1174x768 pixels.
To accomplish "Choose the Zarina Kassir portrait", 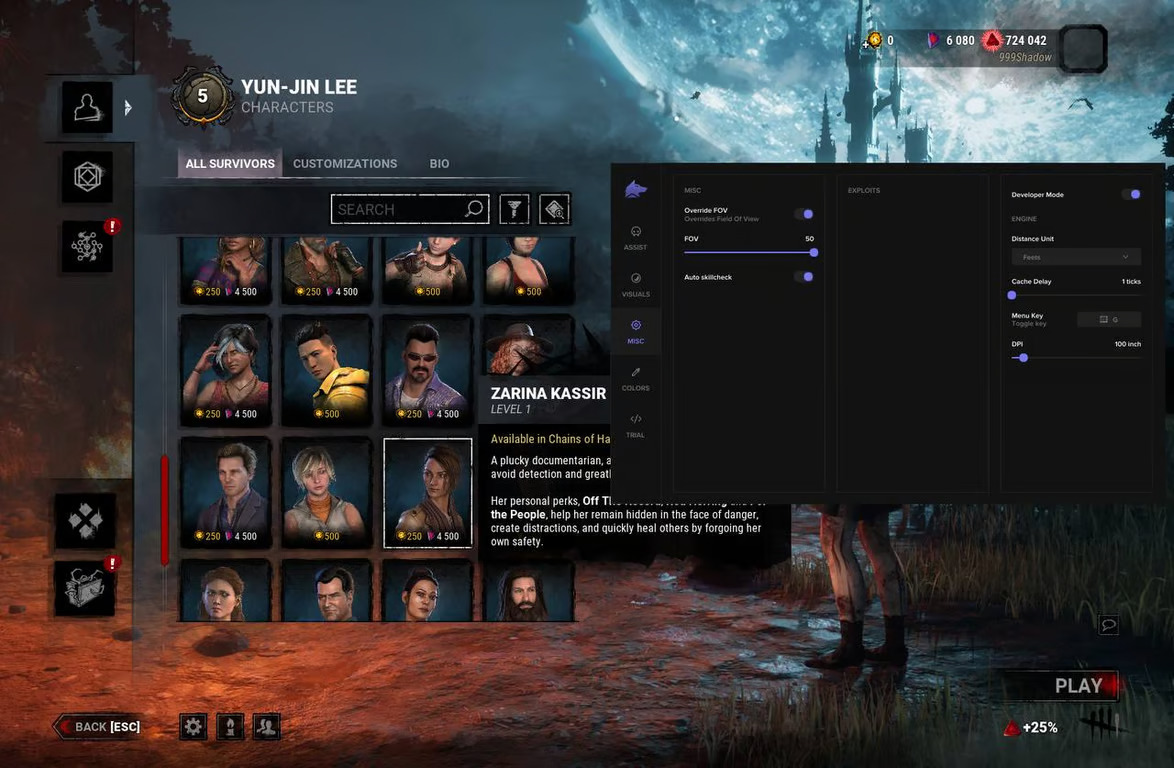I will click(428, 492).
